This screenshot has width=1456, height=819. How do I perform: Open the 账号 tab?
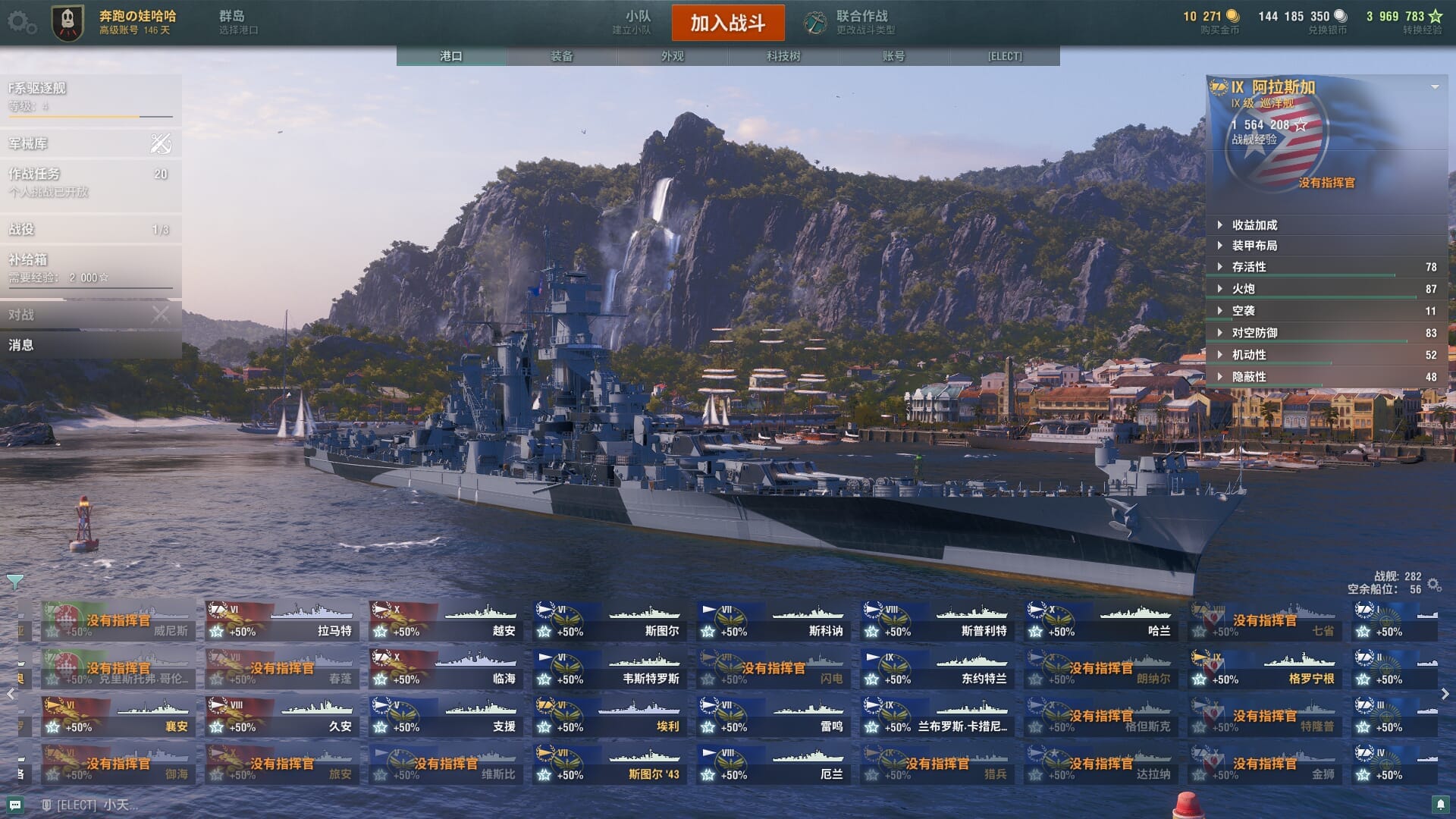tap(894, 56)
